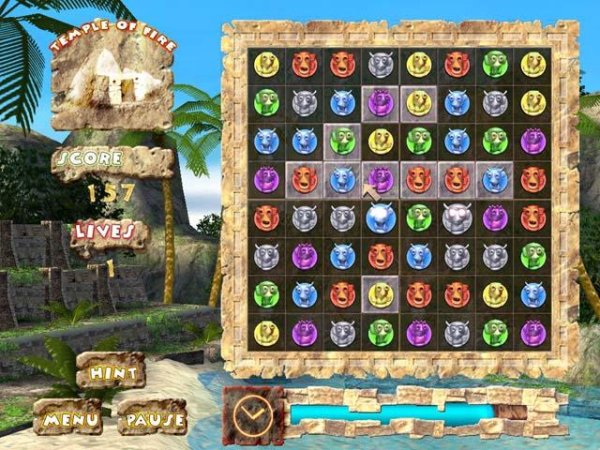The width and height of the screenshot is (600, 450).
Task: Select the large silver orb tile
Action: [x=457, y=217]
